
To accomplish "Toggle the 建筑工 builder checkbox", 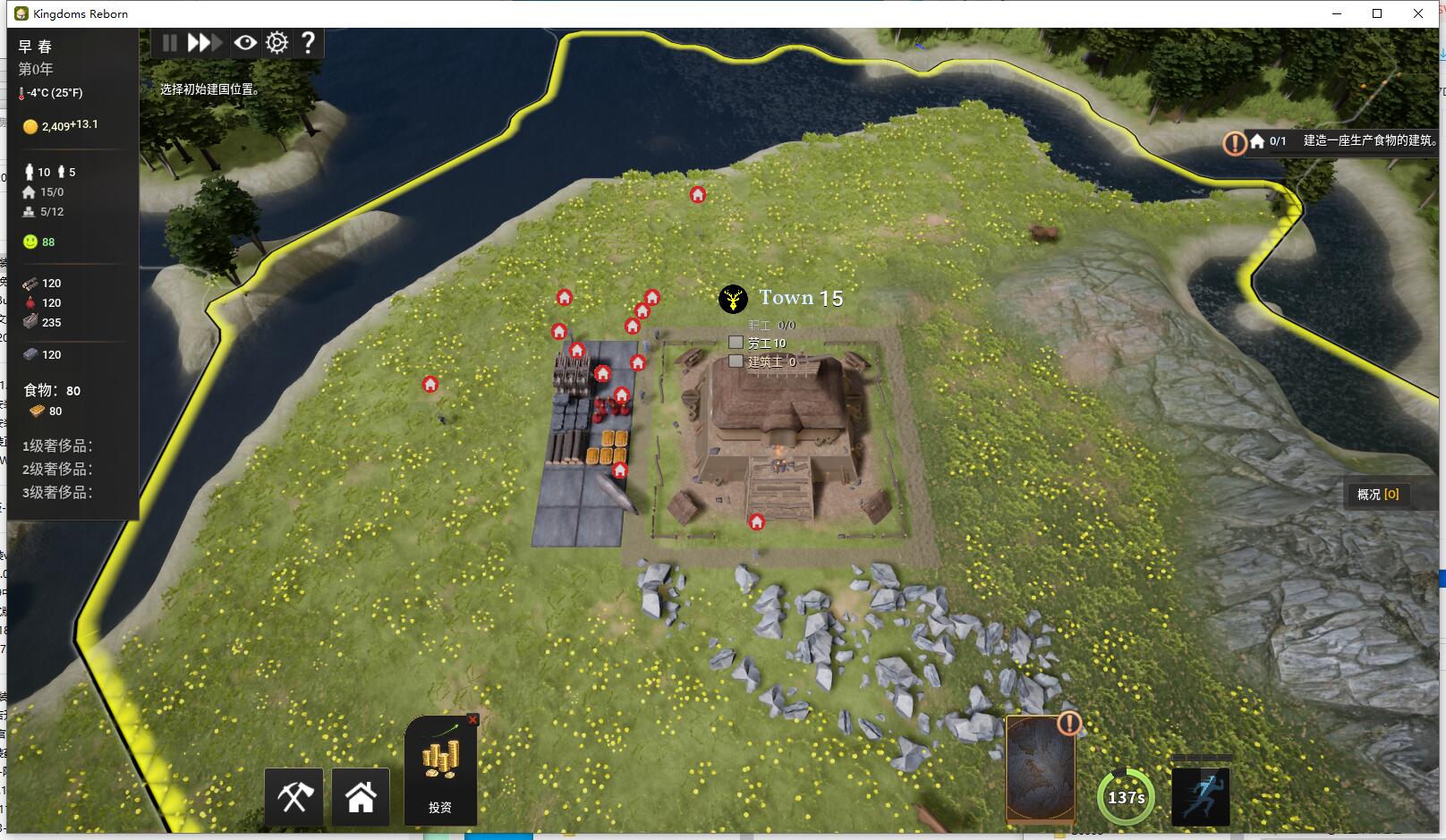I will point(736,361).
